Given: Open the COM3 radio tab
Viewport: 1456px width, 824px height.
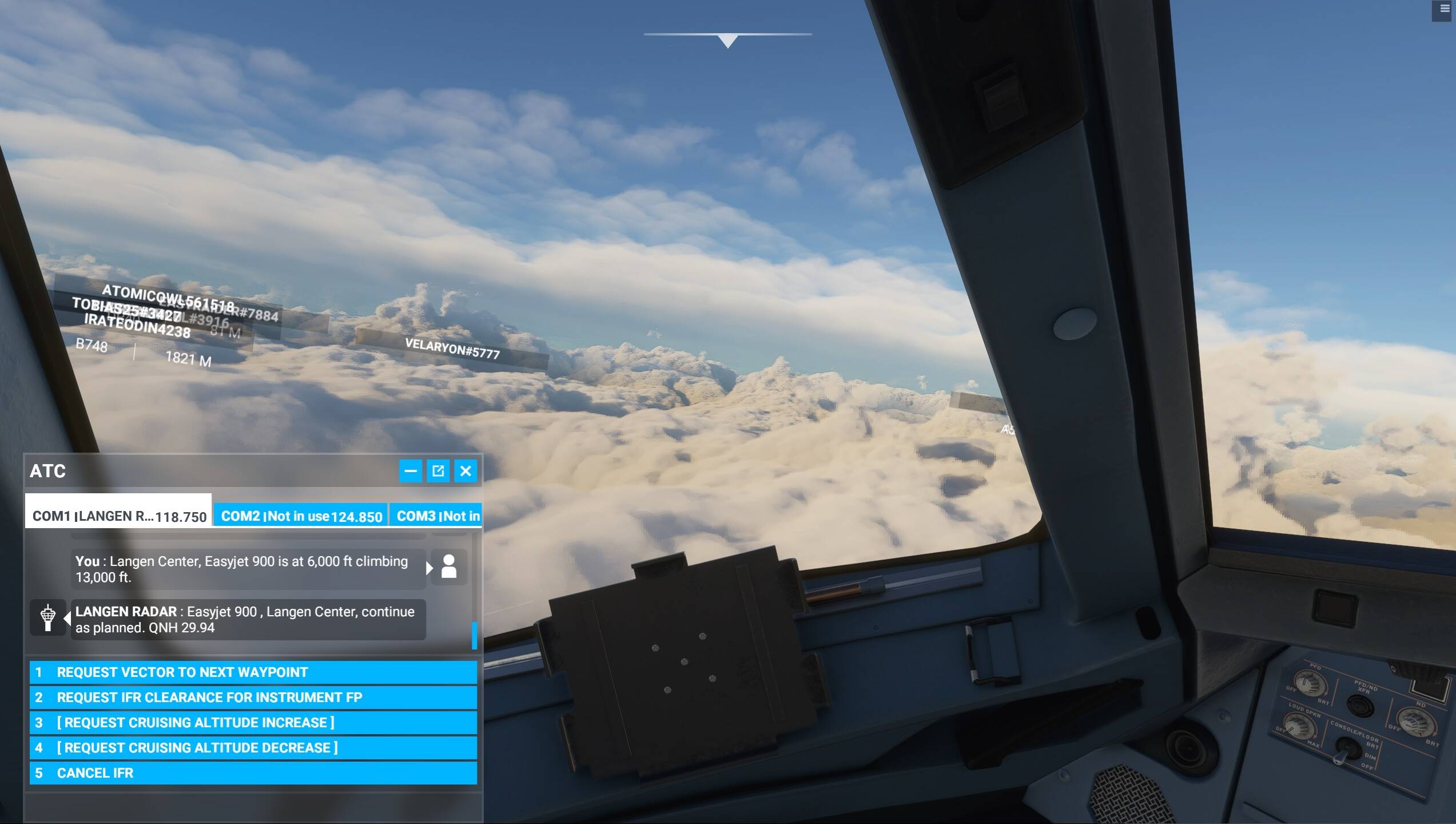Looking at the screenshot, I should [437, 516].
